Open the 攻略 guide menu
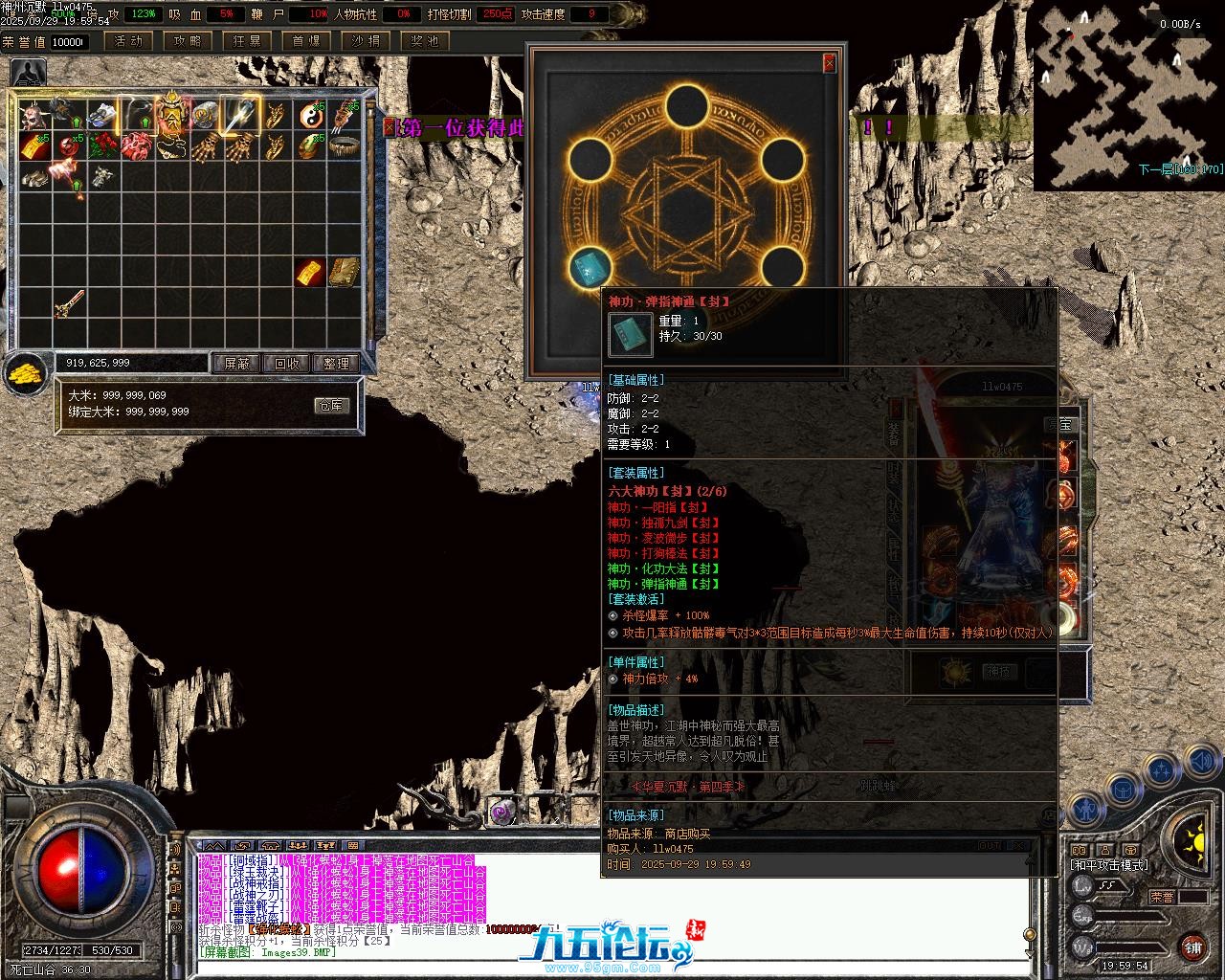 tap(188, 41)
